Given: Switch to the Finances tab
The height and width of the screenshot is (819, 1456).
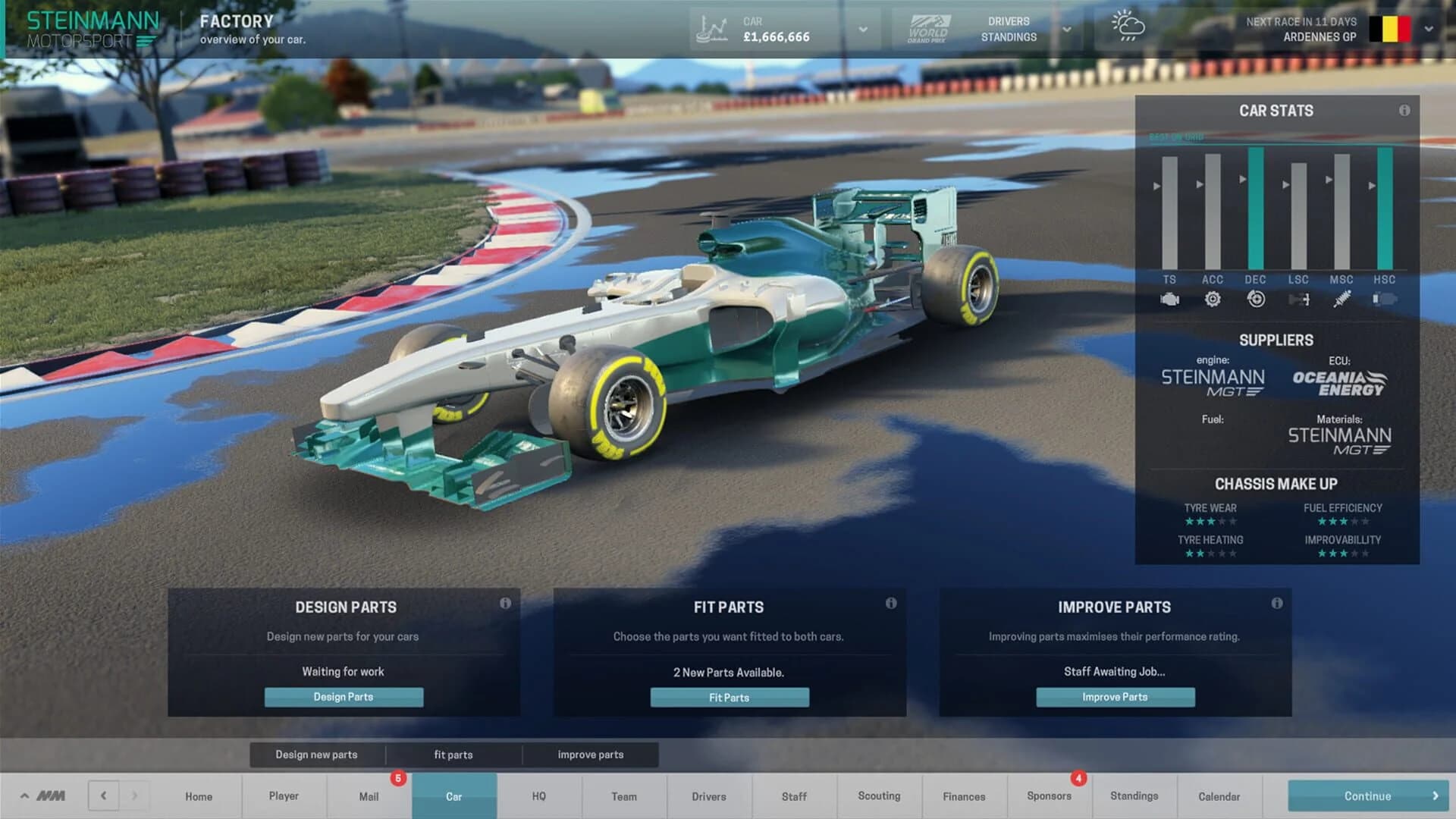Looking at the screenshot, I should (x=964, y=796).
